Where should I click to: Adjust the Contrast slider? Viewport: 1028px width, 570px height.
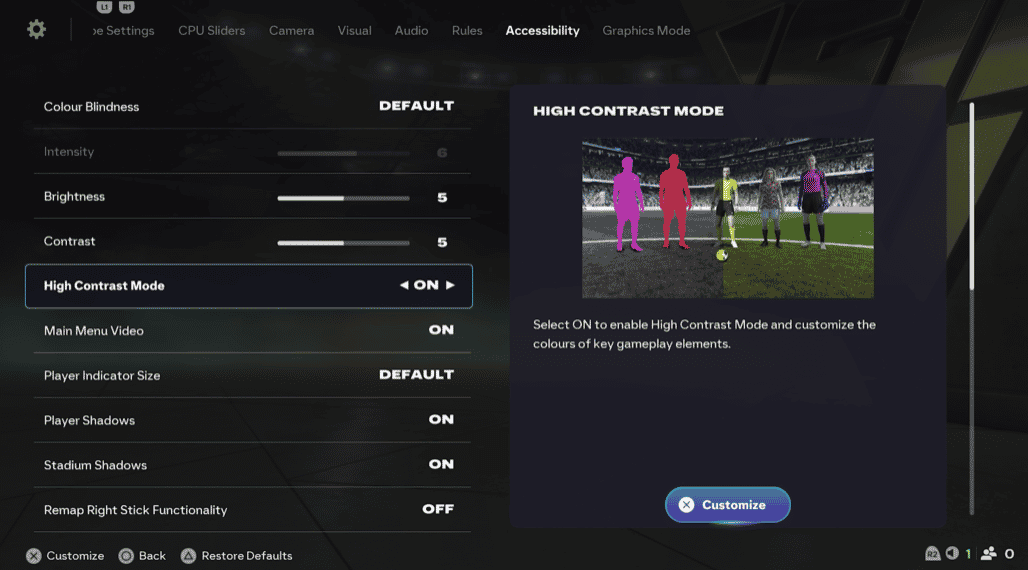343,243
